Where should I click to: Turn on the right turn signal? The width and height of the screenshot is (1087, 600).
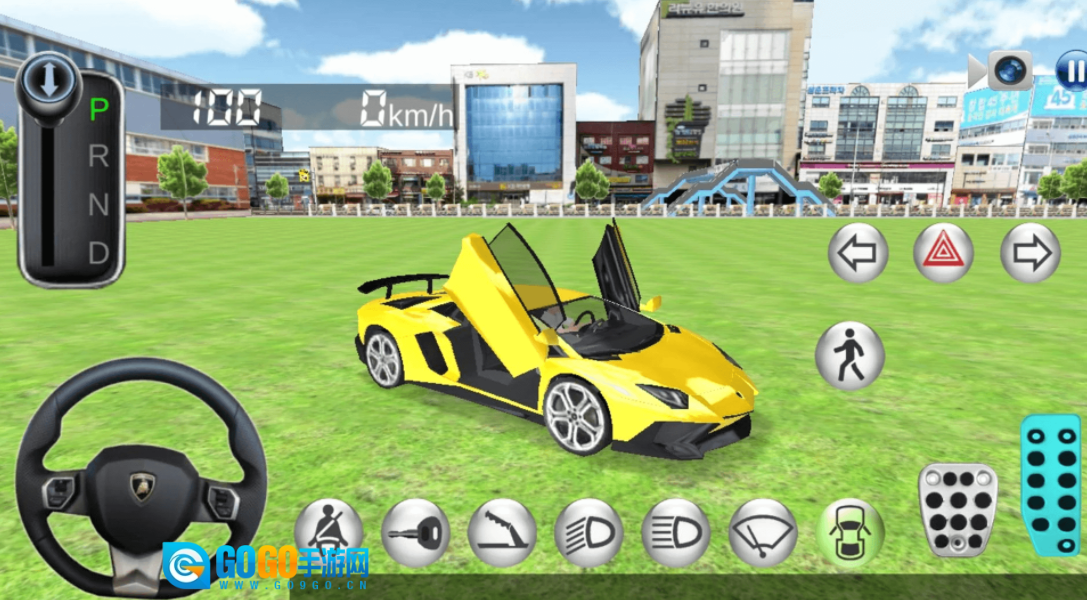(x=1030, y=253)
